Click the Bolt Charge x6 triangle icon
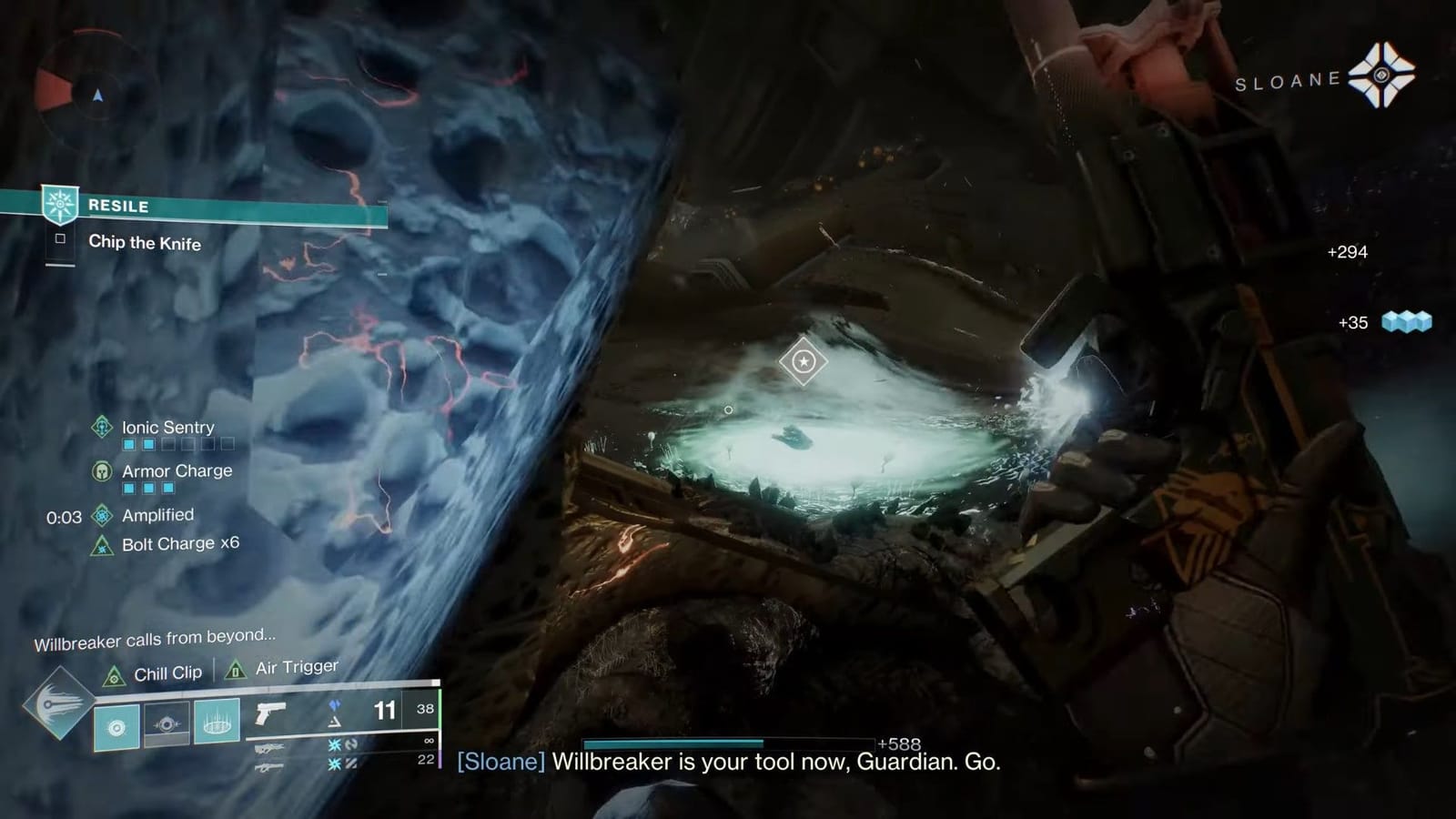This screenshot has height=819, width=1456. (x=102, y=547)
